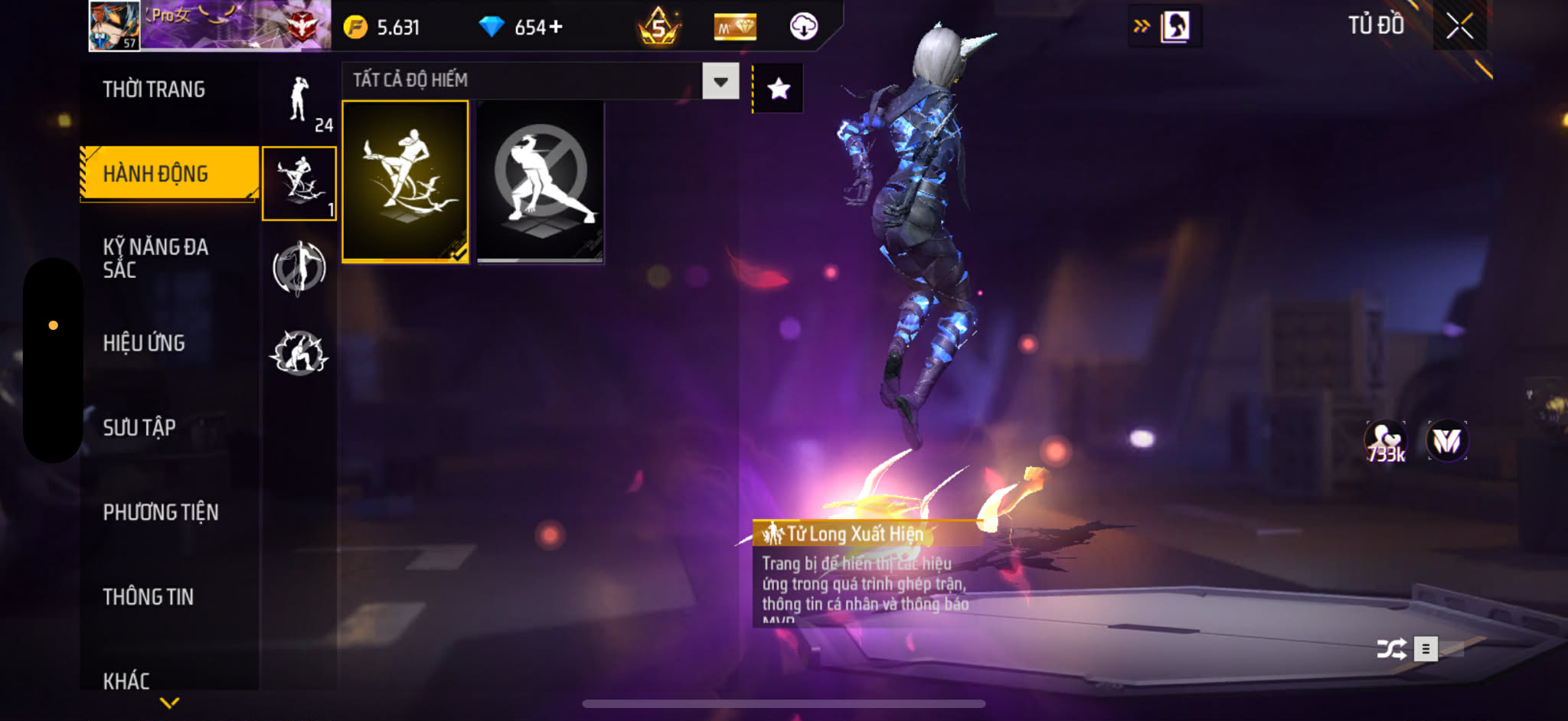The width and height of the screenshot is (1568, 721).
Task: Open the Thông Tin section
Action: tap(149, 596)
